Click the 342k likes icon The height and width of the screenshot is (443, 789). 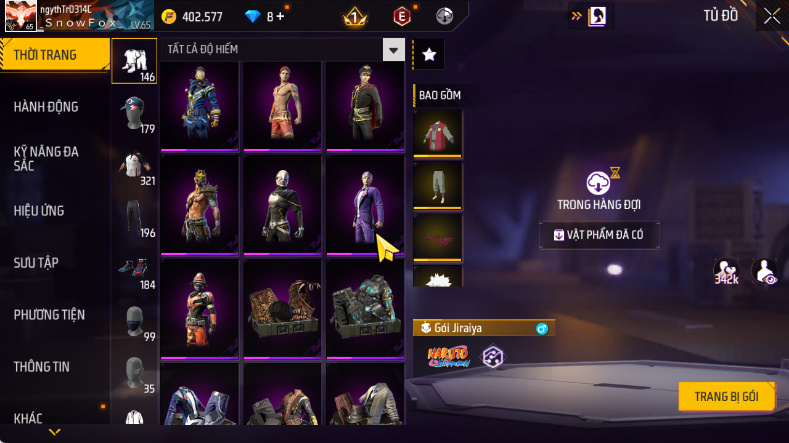[x=726, y=271]
